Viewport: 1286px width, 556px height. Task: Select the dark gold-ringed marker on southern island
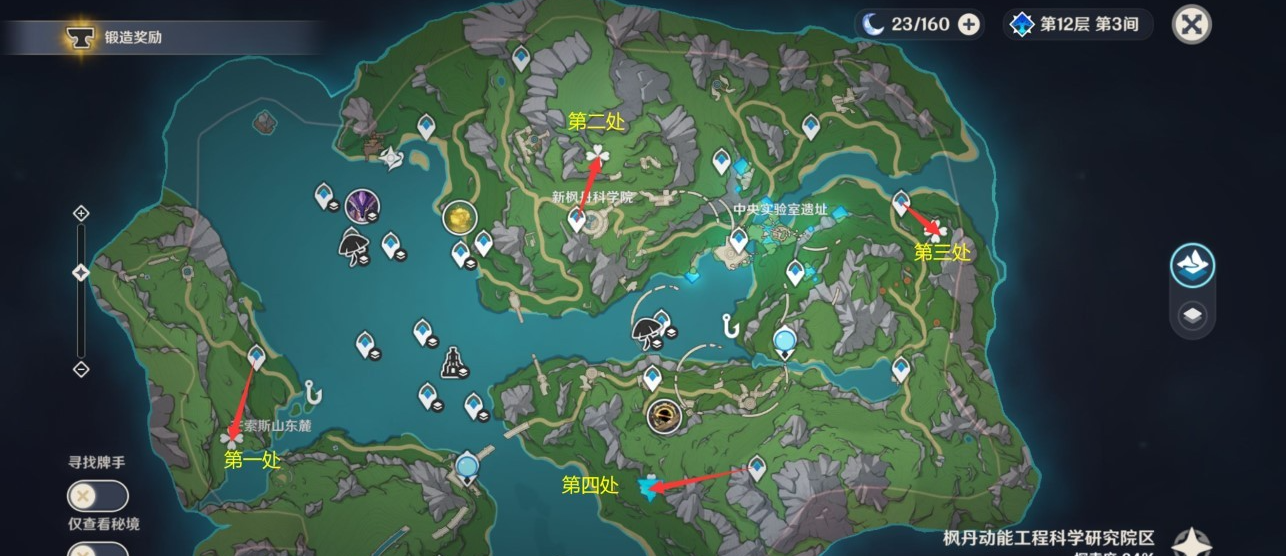click(x=662, y=414)
